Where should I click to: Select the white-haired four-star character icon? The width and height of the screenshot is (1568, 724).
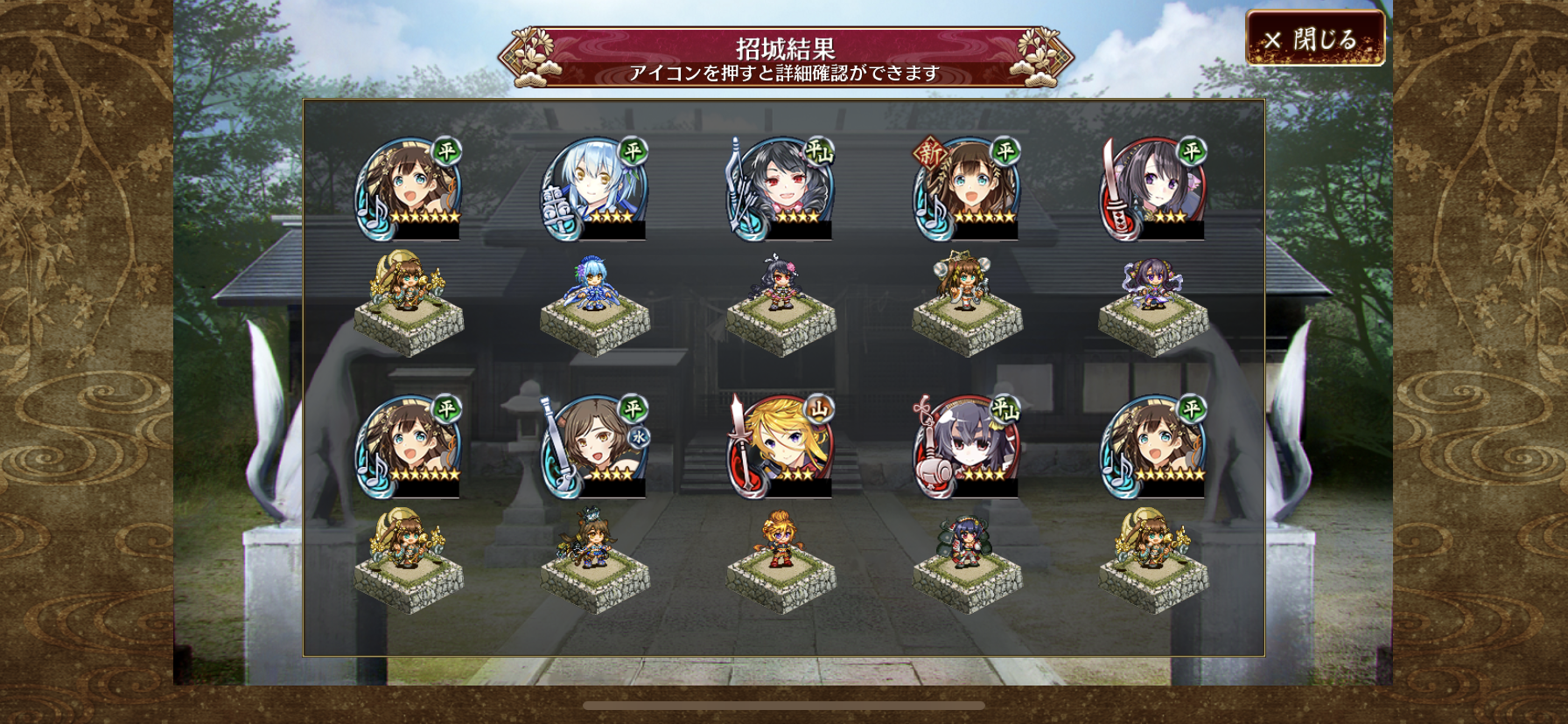click(x=595, y=188)
